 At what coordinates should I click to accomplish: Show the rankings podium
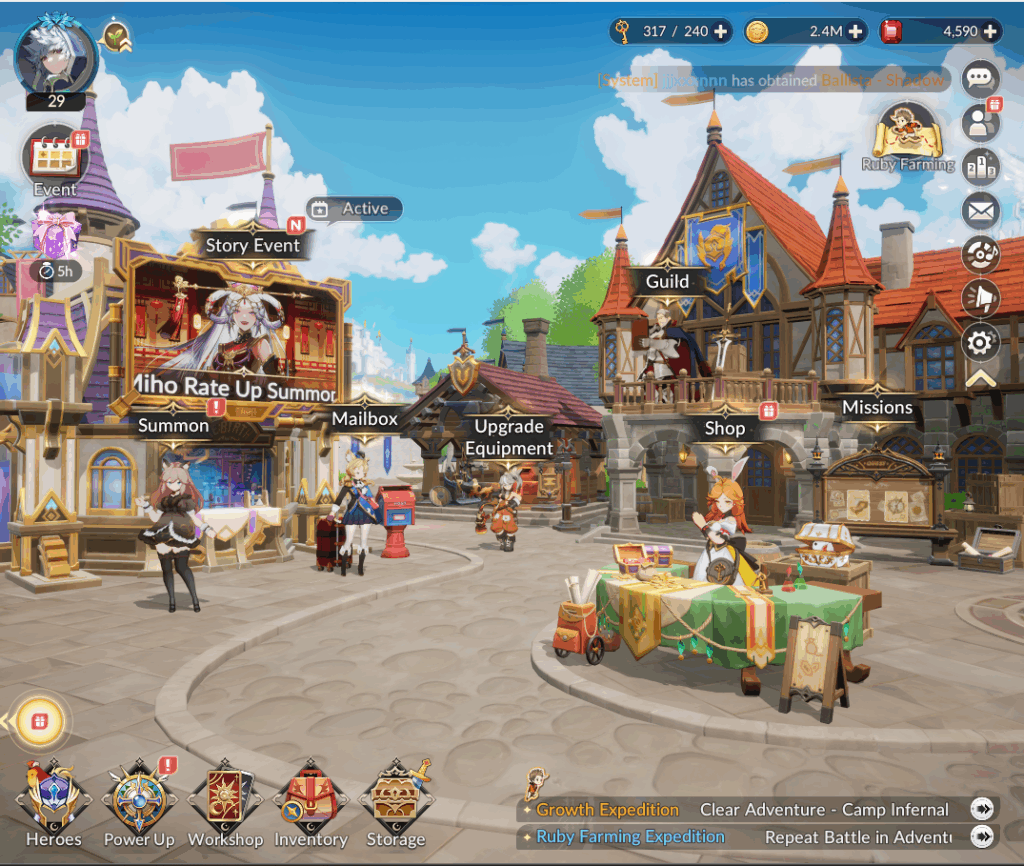click(x=980, y=166)
